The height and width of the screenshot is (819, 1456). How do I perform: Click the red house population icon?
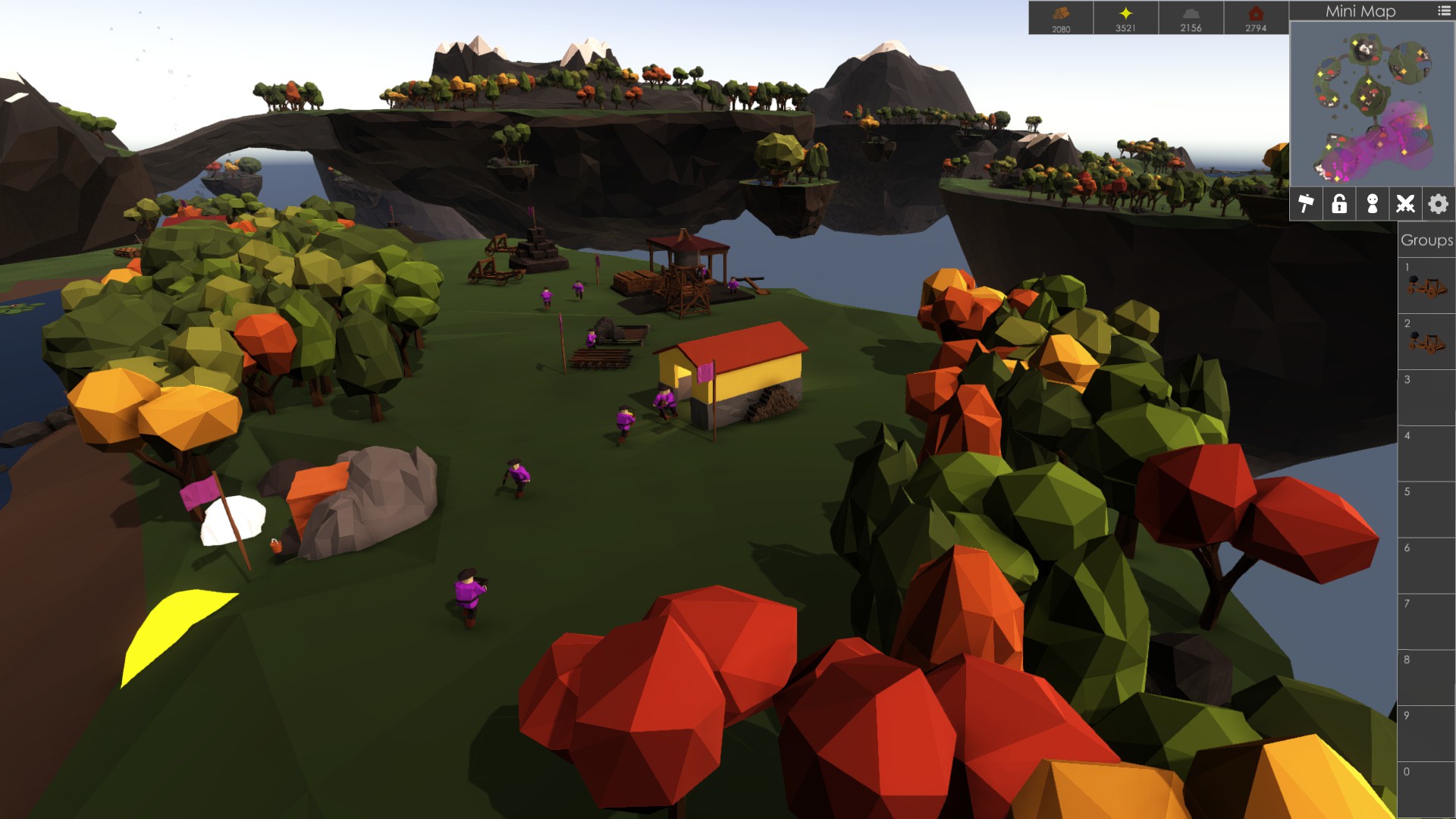click(x=1256, y=13)
